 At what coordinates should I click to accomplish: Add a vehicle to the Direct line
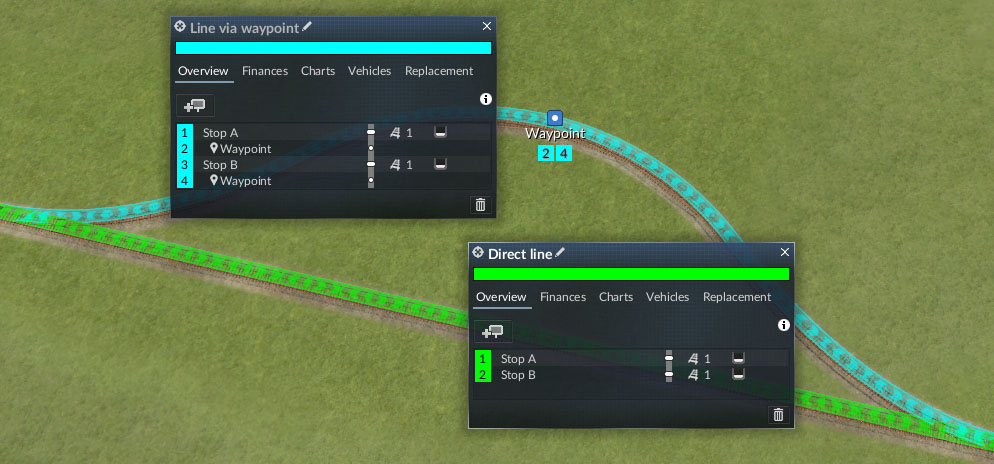[493, 331]
